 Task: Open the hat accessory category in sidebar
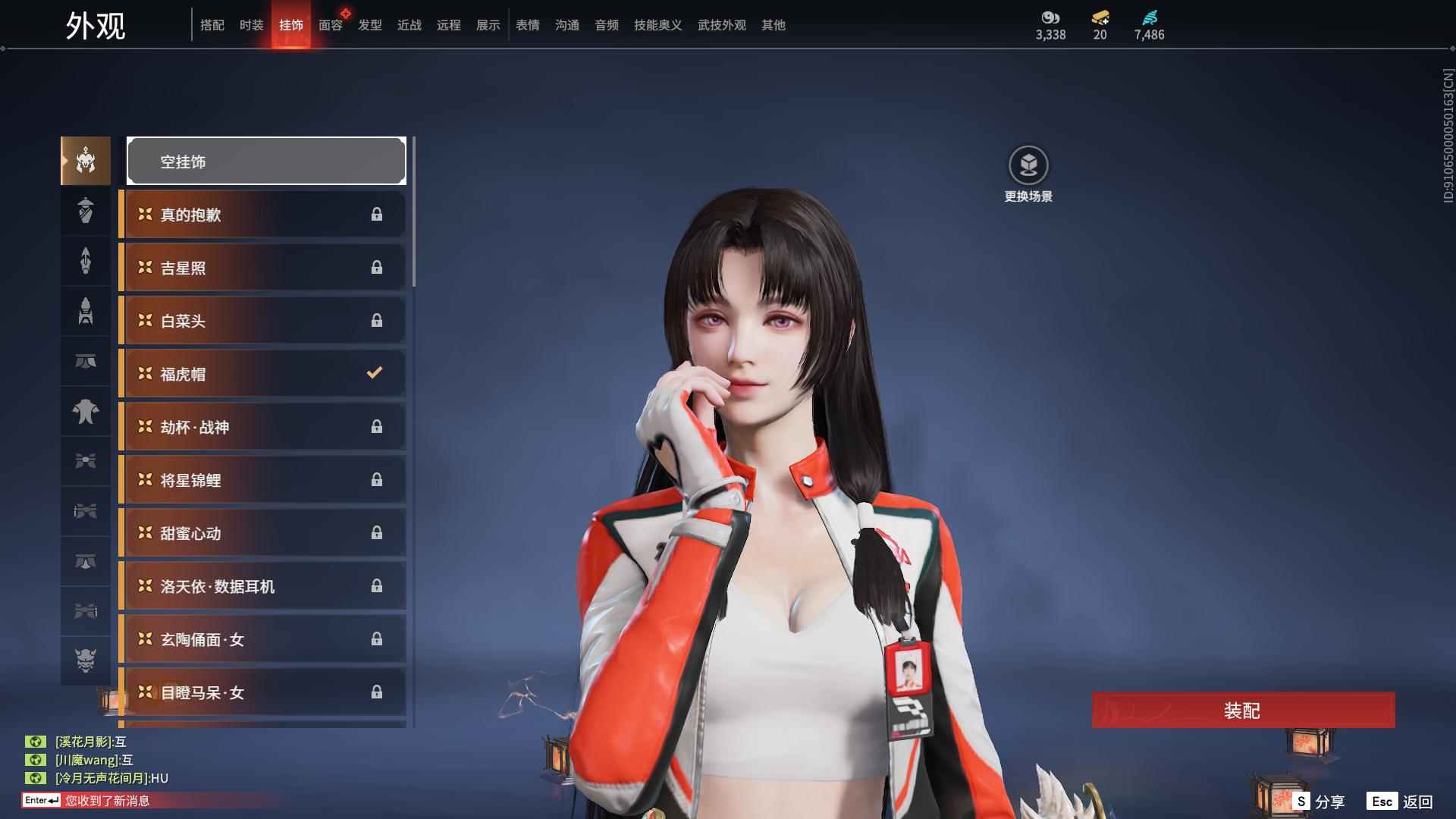click(x=86, y=211)
